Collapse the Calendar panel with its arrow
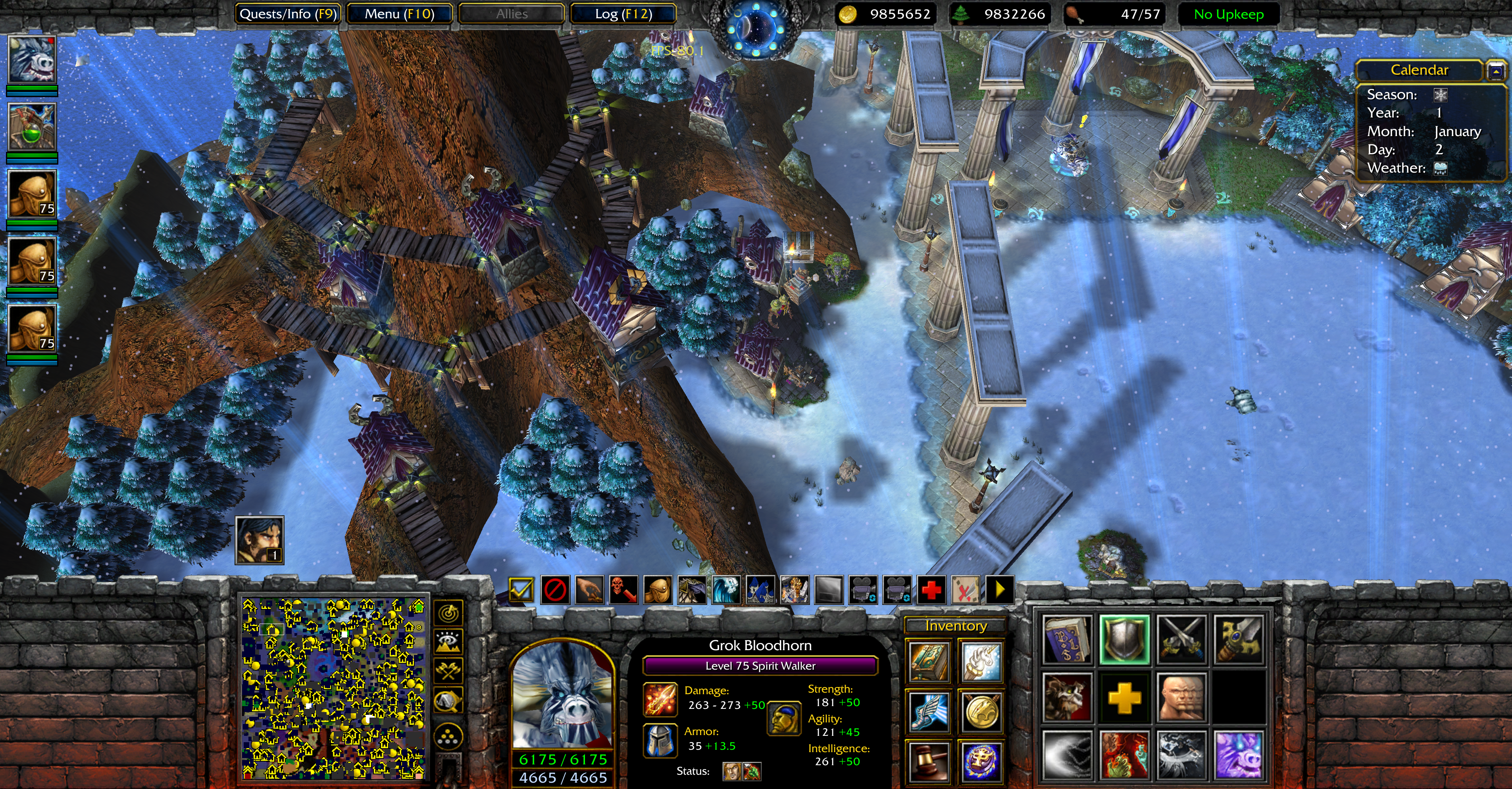The height and width of the screenshot is (789, 1512). (x=1496, y=71)
